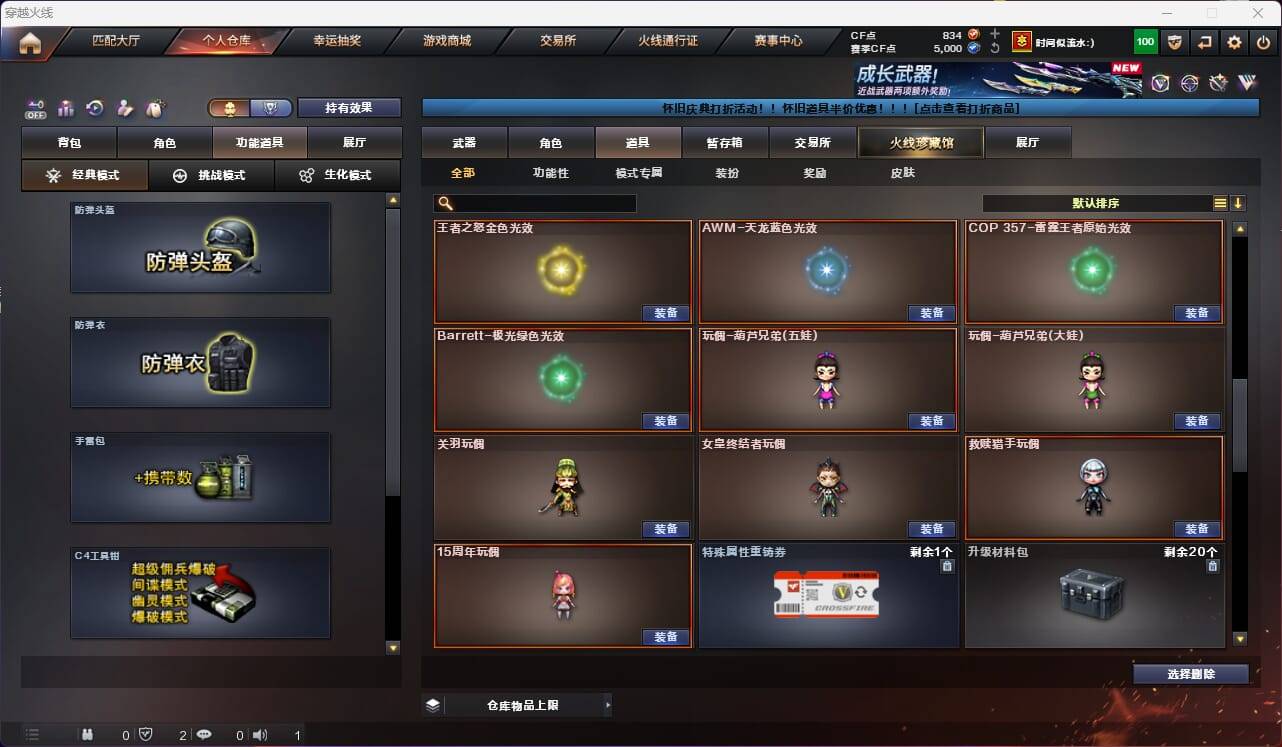Open the chat bubble icon on the bottom bar
Viewport: 1282px width, 747px height.
pos(204,735)
